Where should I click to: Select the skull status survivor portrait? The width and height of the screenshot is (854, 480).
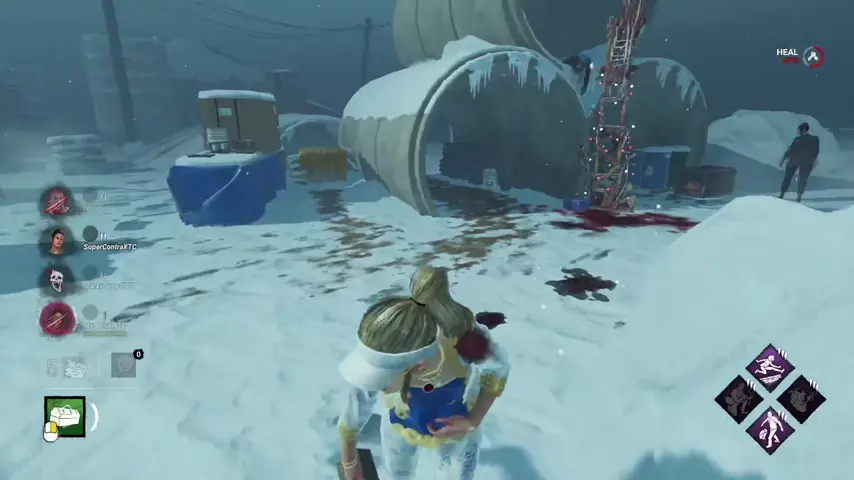56,280
